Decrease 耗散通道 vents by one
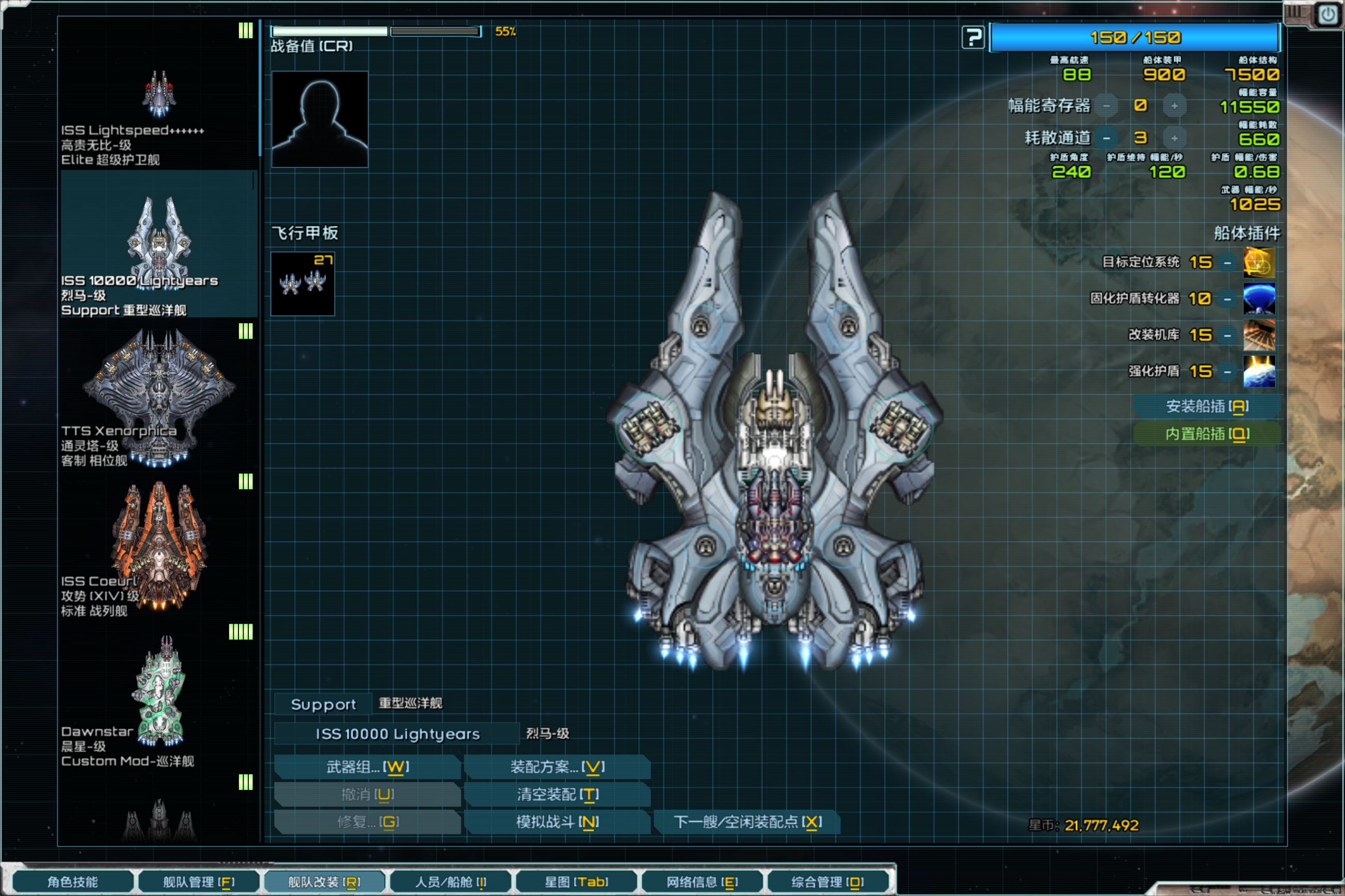This screenshot has height=896, width=1345. 1107,138
